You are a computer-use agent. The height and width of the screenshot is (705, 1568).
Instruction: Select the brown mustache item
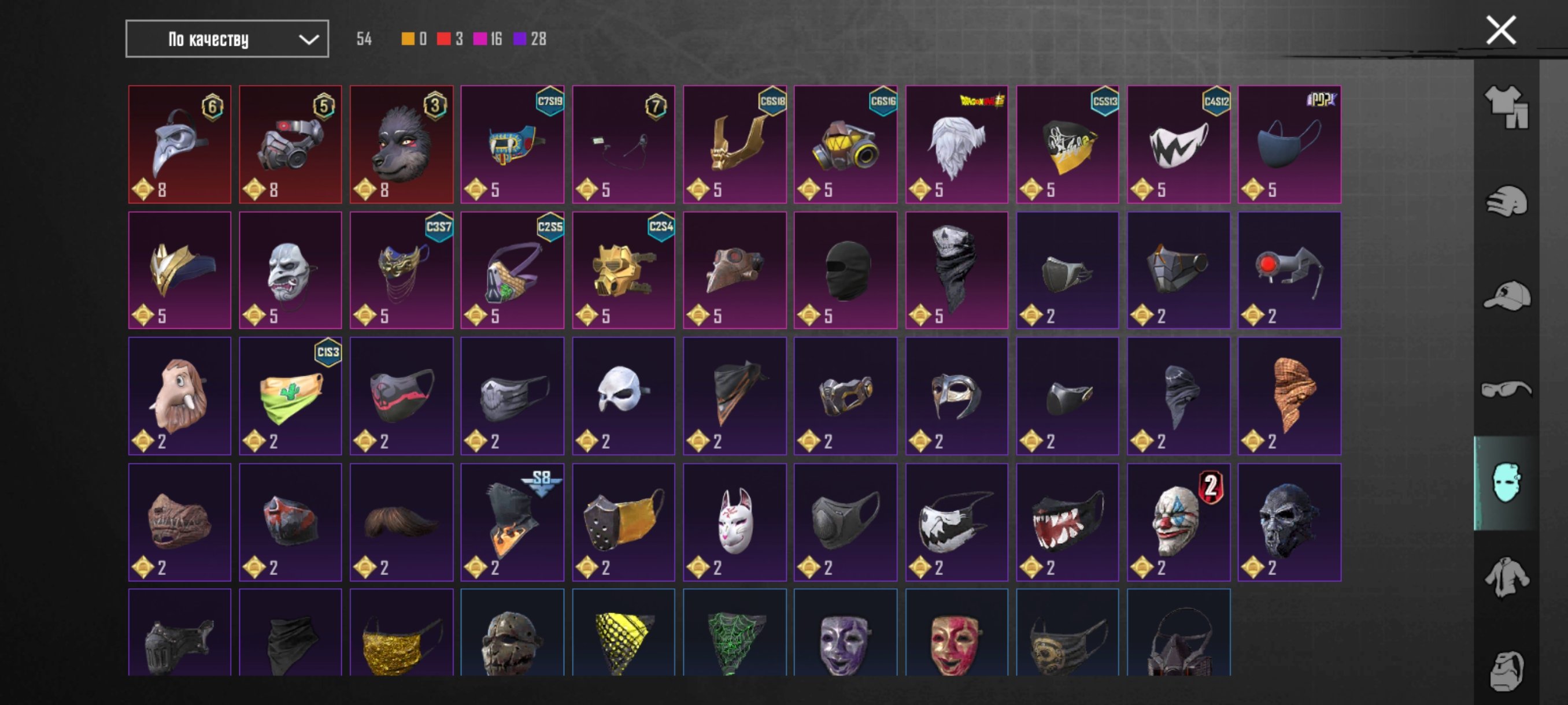tap(401, 522)
